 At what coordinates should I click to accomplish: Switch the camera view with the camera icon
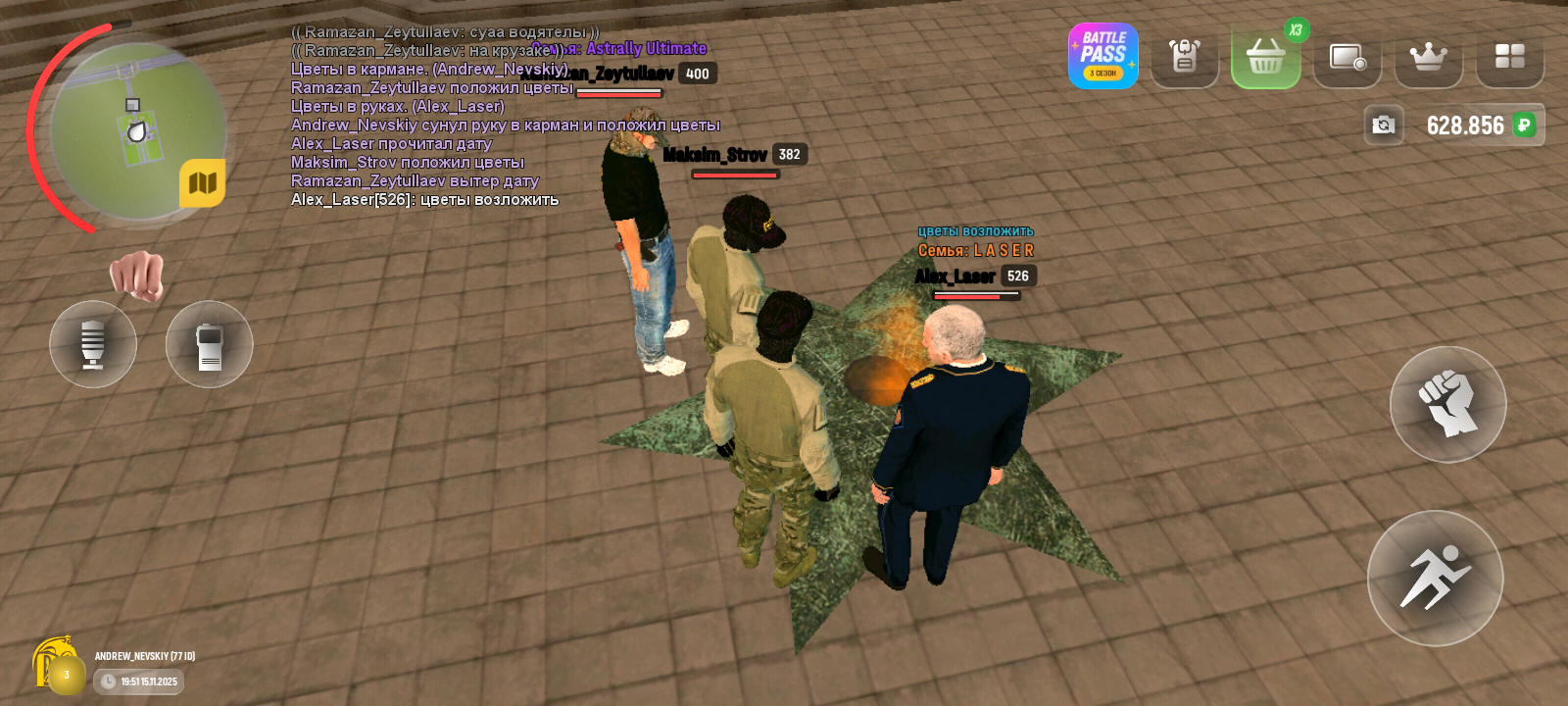tap(1384, 125)
